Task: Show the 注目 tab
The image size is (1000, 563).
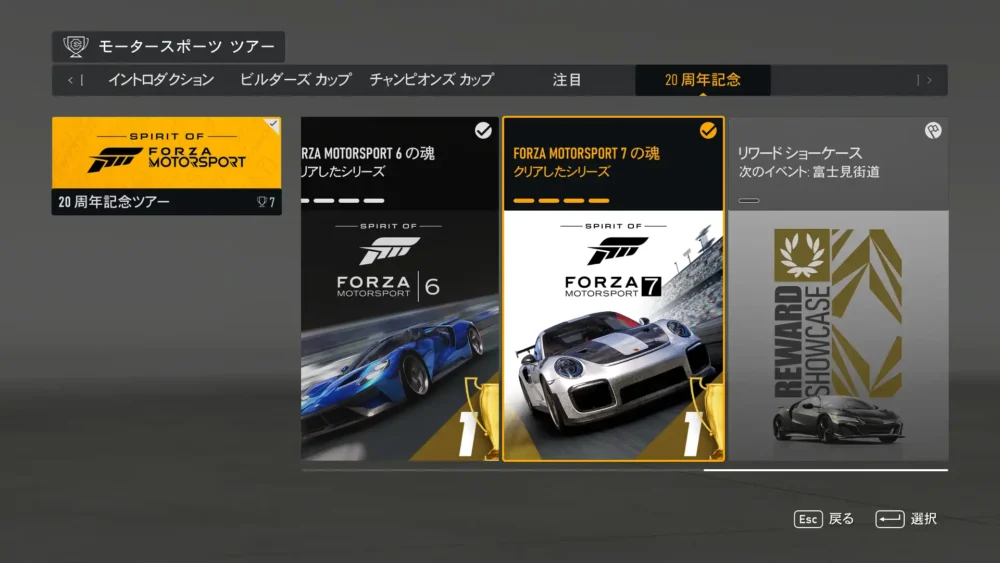Action: click(567, 80)
